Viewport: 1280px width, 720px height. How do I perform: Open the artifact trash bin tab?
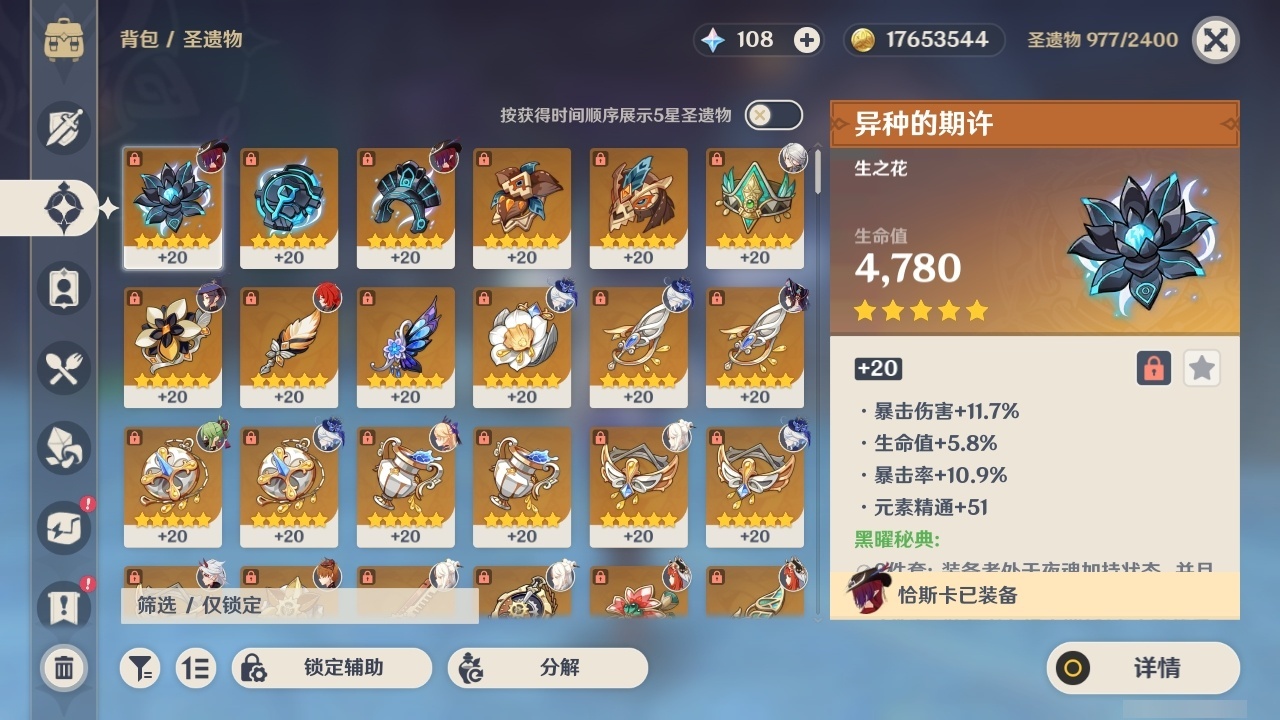coord(62,668)
